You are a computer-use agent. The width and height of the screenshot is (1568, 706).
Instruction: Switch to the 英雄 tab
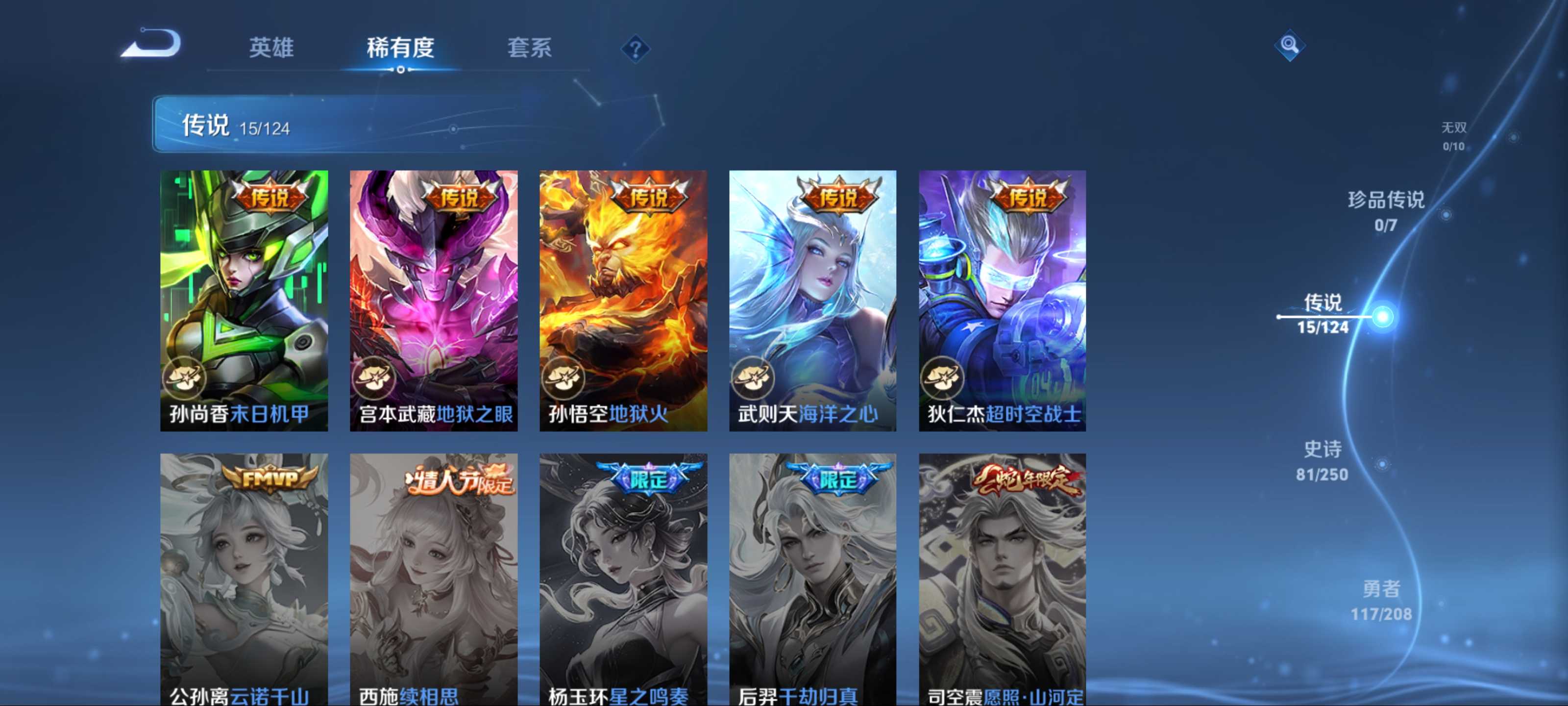click(271, 48)
